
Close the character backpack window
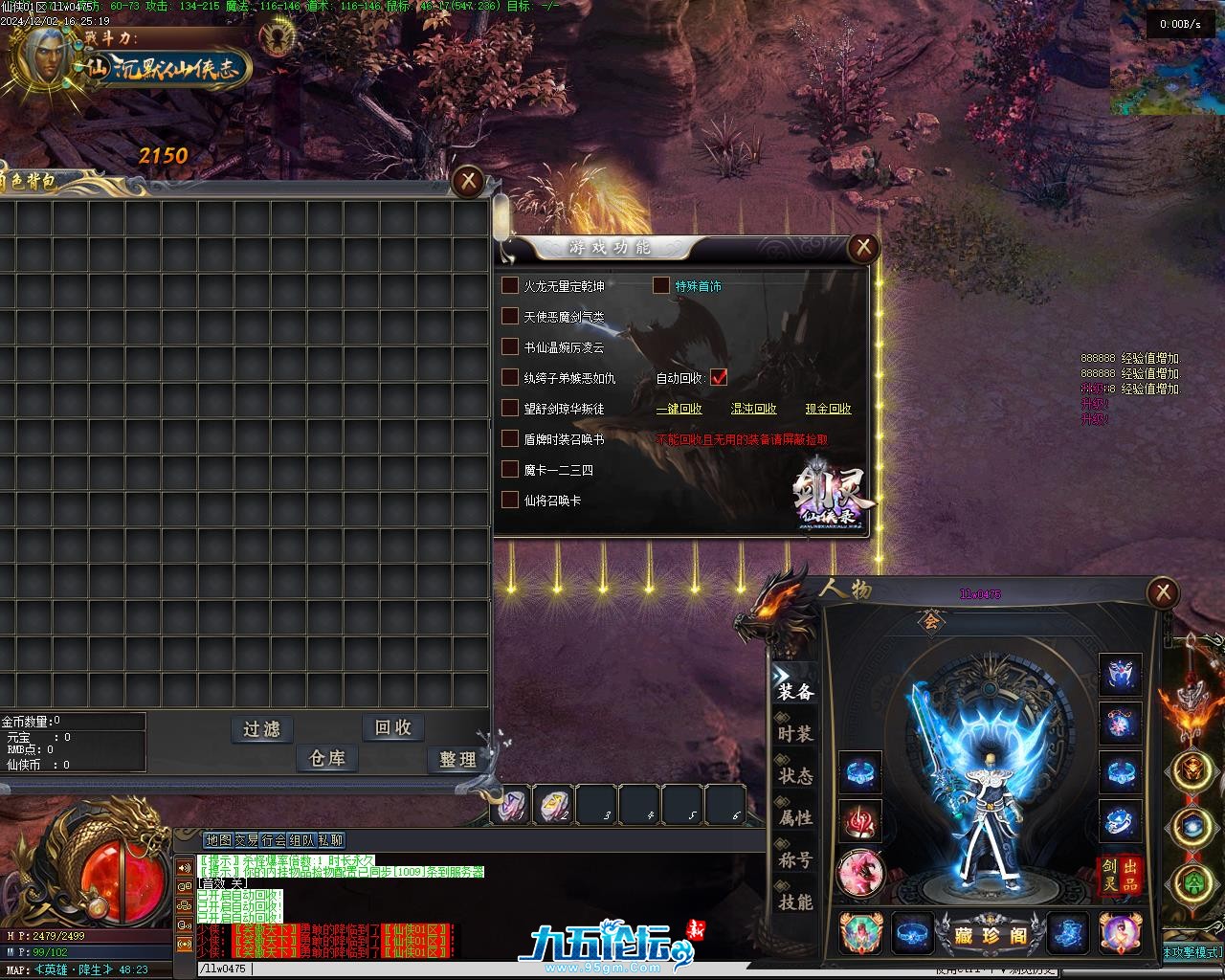[x=468, y=180]
